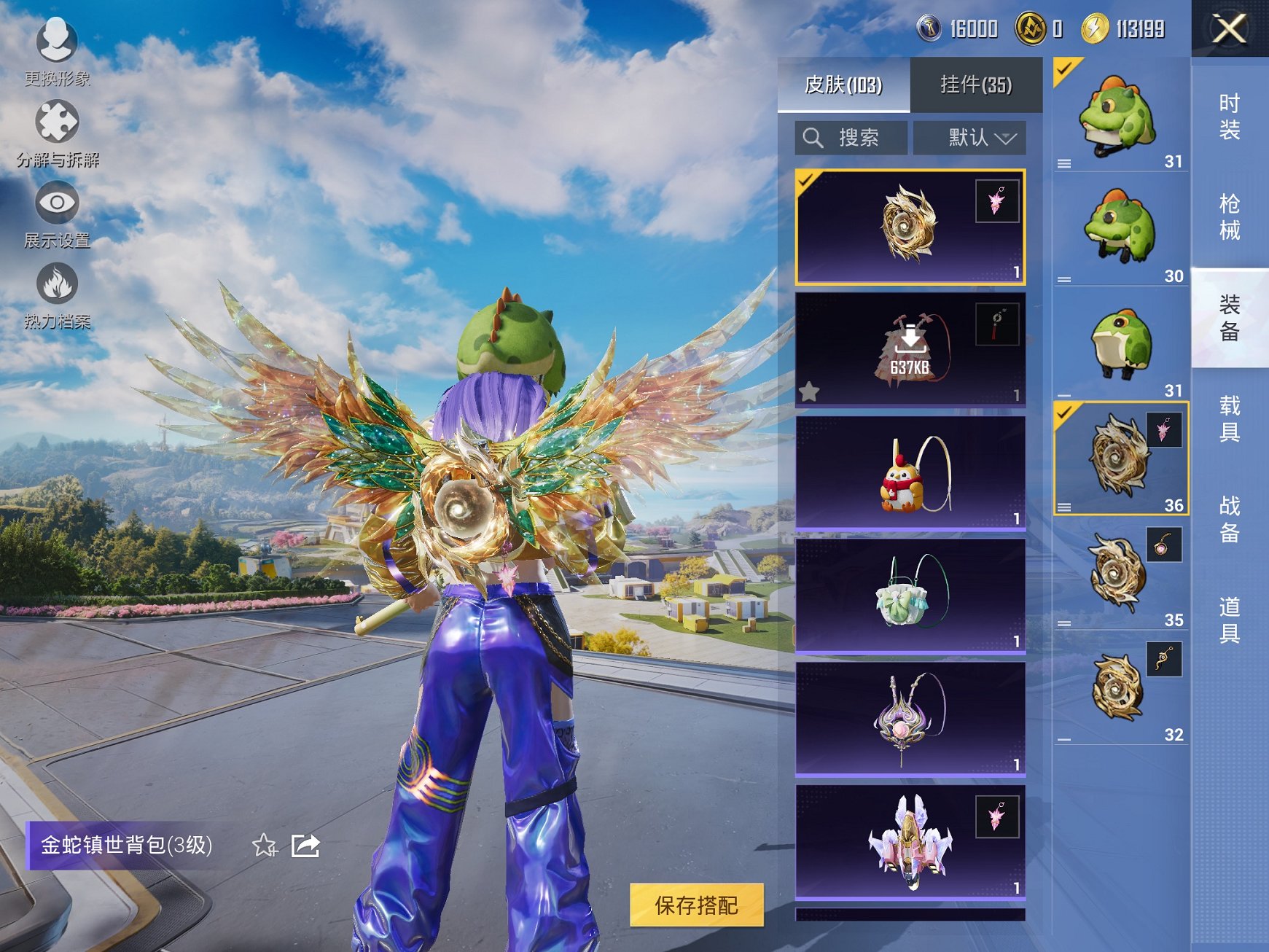The image size is (1269, 952).
Task: Close the wardrobe screen with X
Action: pos(1229,29)
